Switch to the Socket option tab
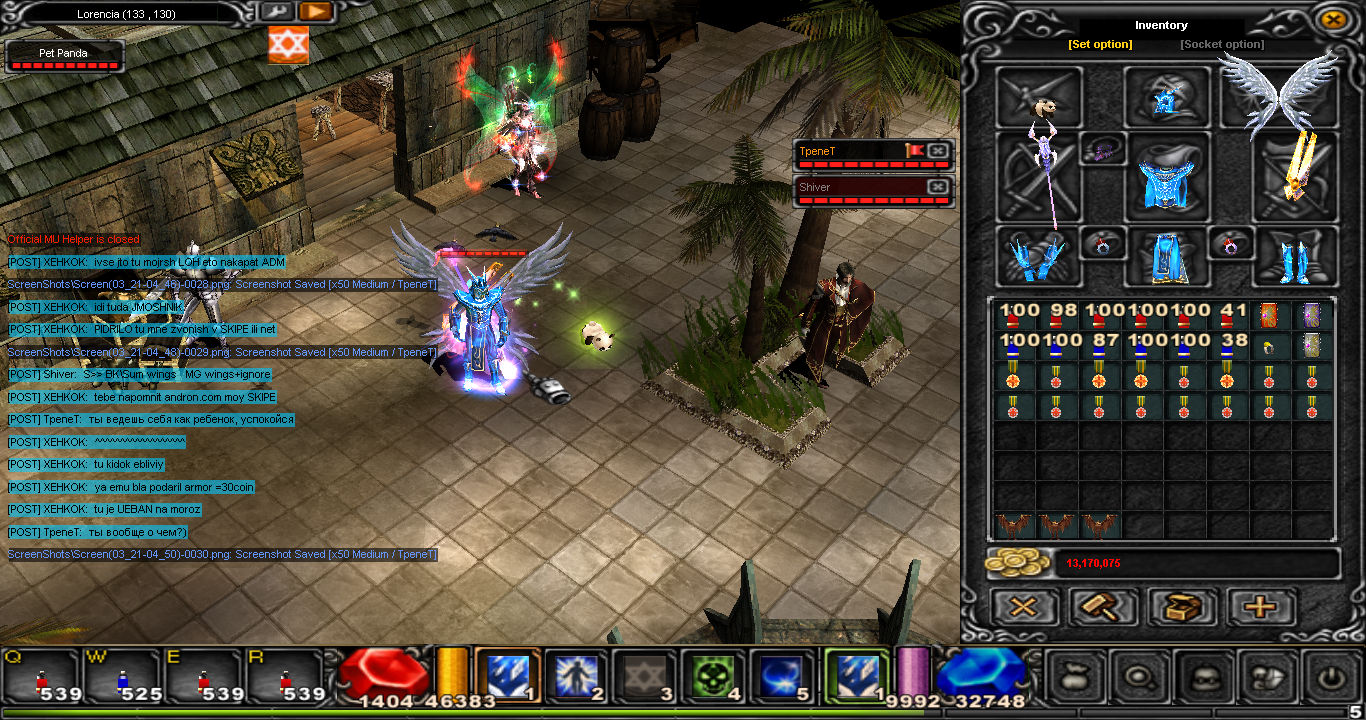This screenshot has height=720, width=1366. [x=1222, y=44]
